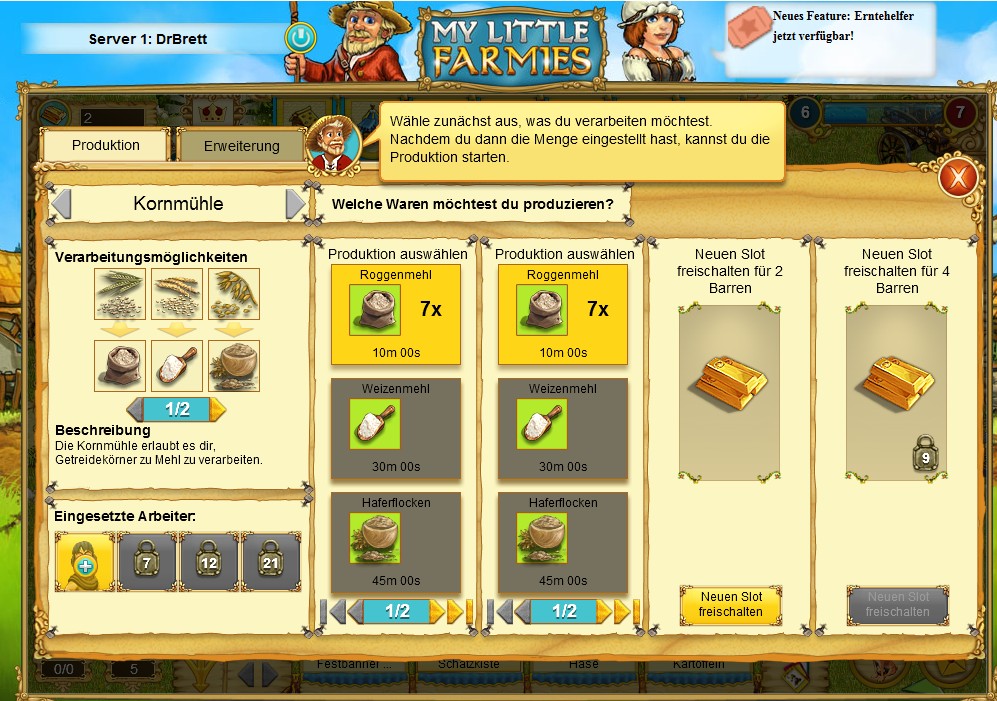Open the Erweiterung tab

click(x=241, y=146)
